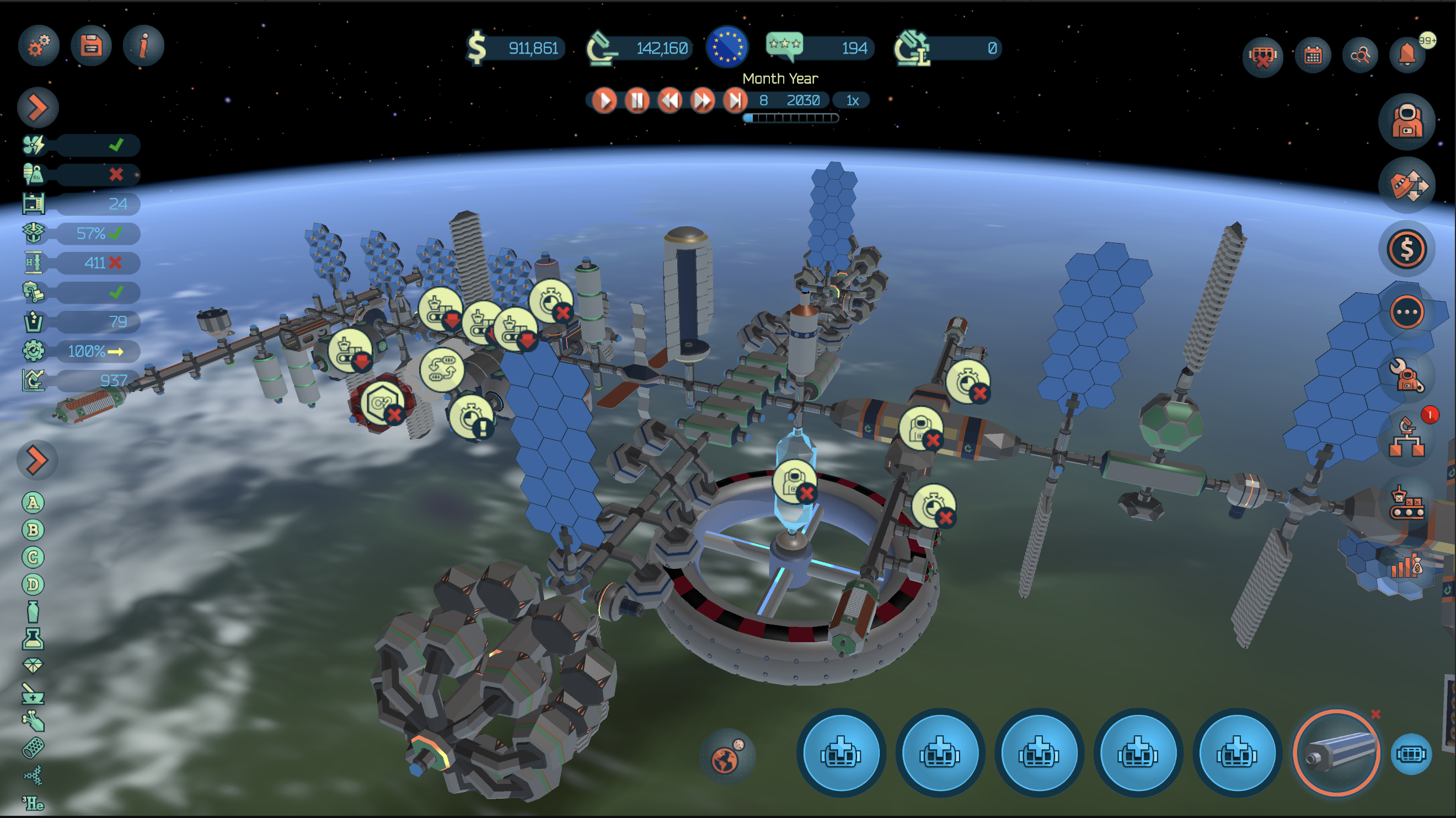Screen dimensions: 1456x818
Task: Pause the game time
Action: pos(637,101)
